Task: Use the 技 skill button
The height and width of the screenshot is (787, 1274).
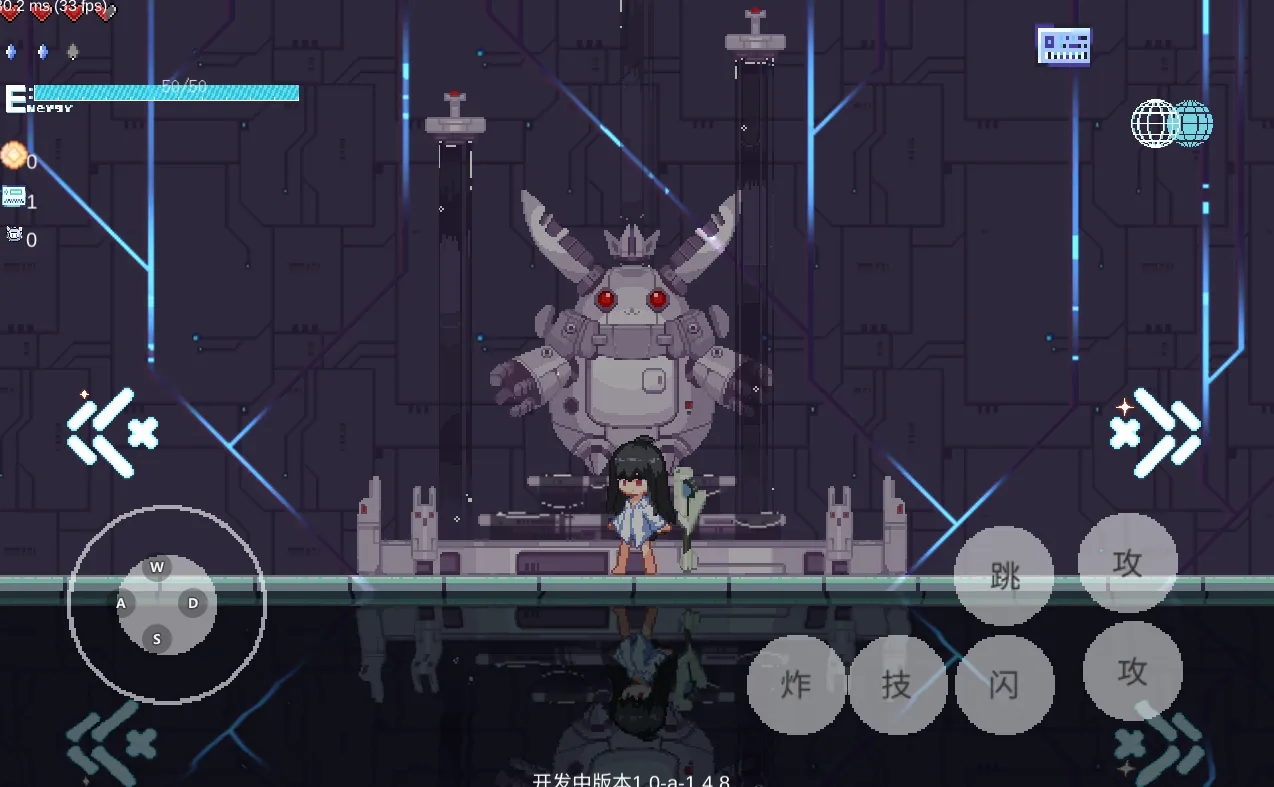Action: click(x=897, y=685)
